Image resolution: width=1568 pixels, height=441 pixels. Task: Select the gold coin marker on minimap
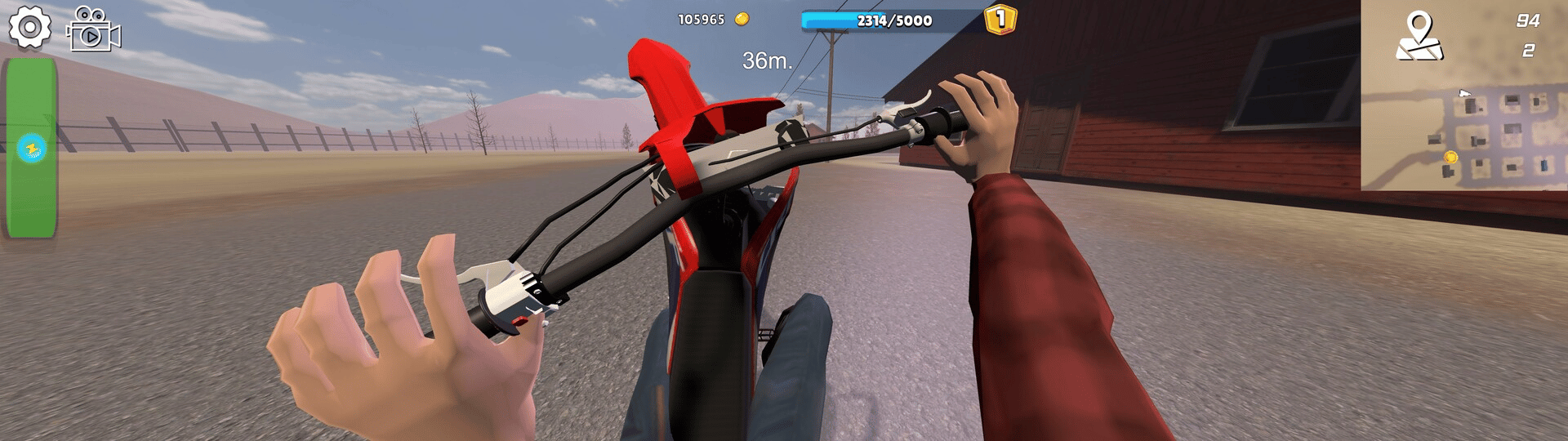coord(1450,157)
